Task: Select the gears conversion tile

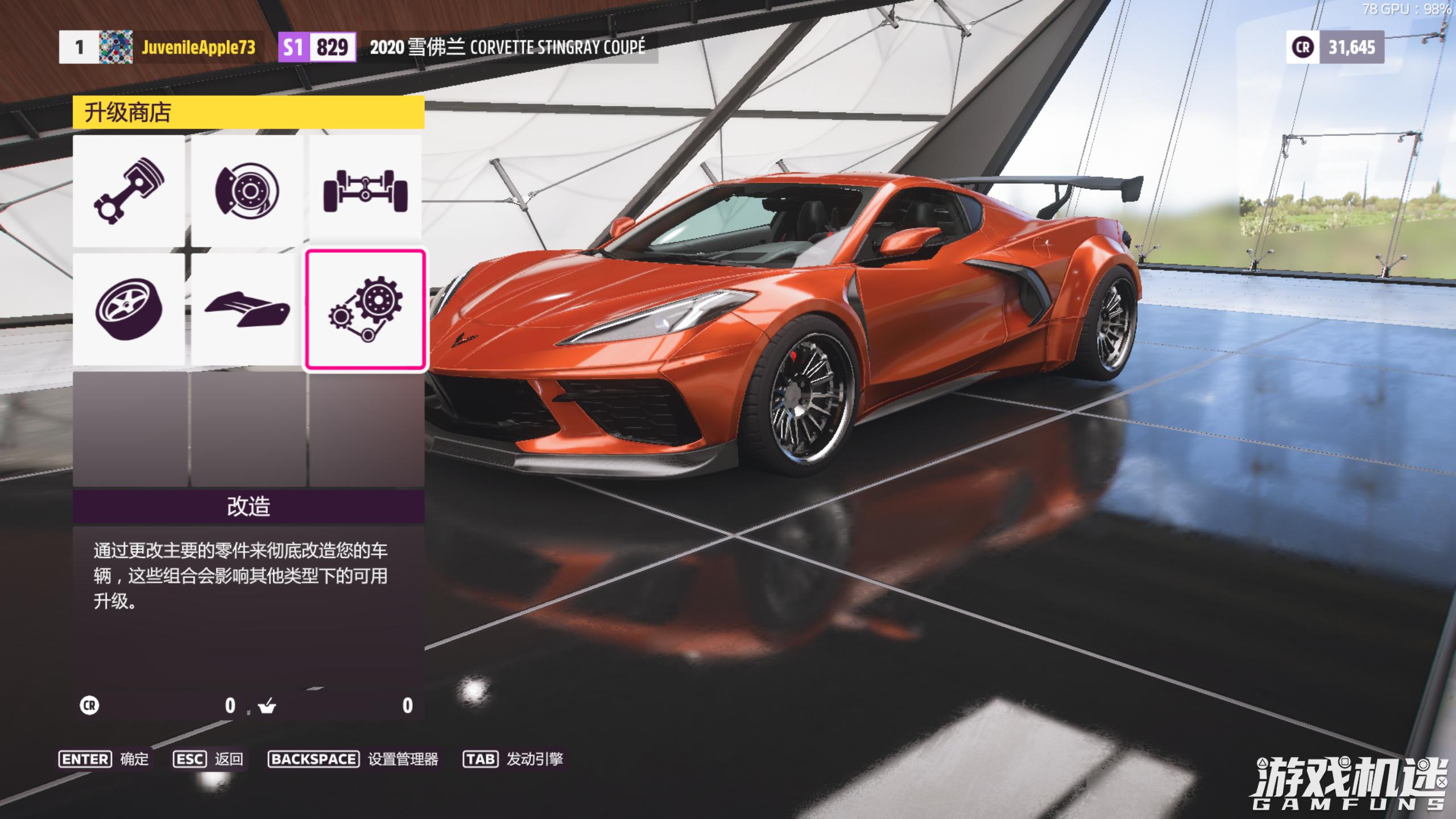Action: 365,309
